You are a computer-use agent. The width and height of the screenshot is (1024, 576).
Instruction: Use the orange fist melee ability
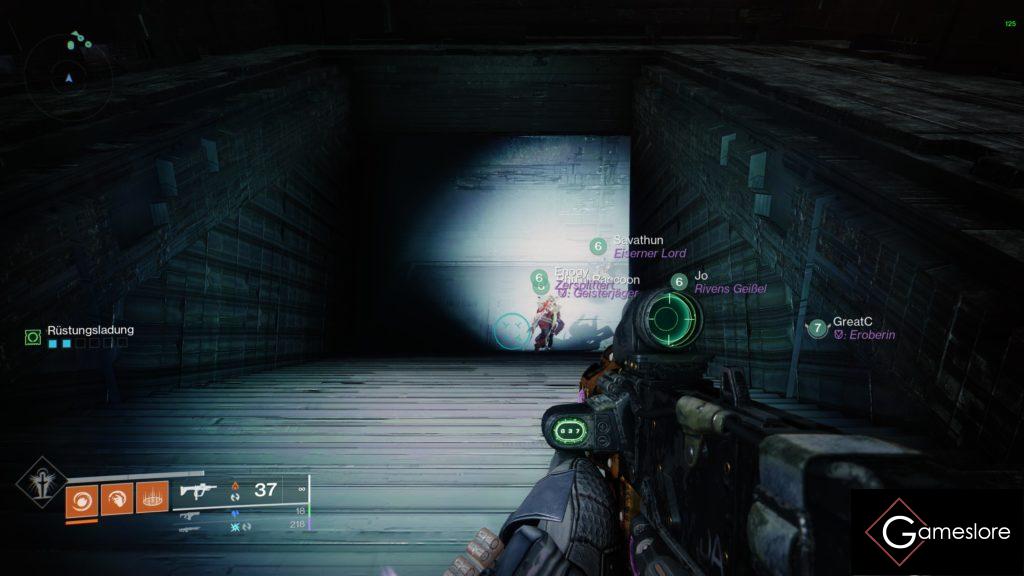point(116,499)
